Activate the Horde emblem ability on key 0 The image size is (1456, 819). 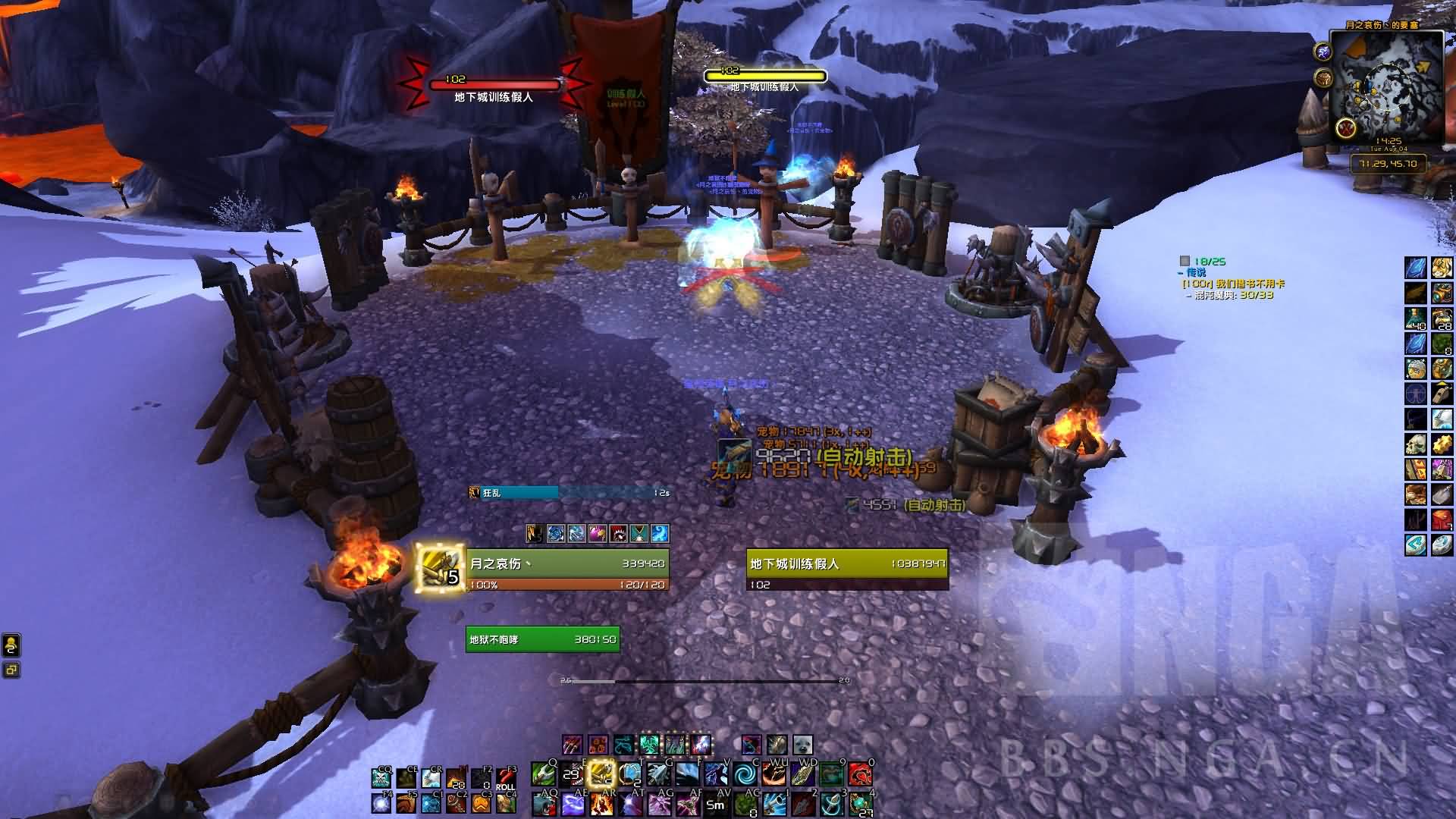point(861,774)
